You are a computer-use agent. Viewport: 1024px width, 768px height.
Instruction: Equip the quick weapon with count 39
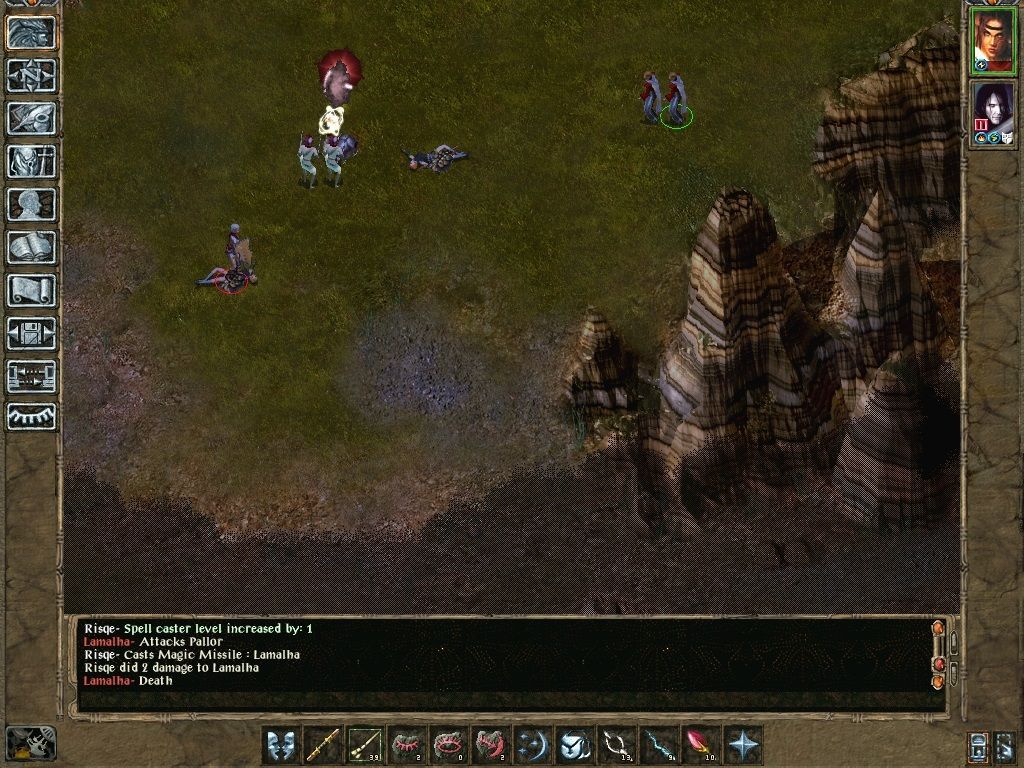click(x=366, y=745)
